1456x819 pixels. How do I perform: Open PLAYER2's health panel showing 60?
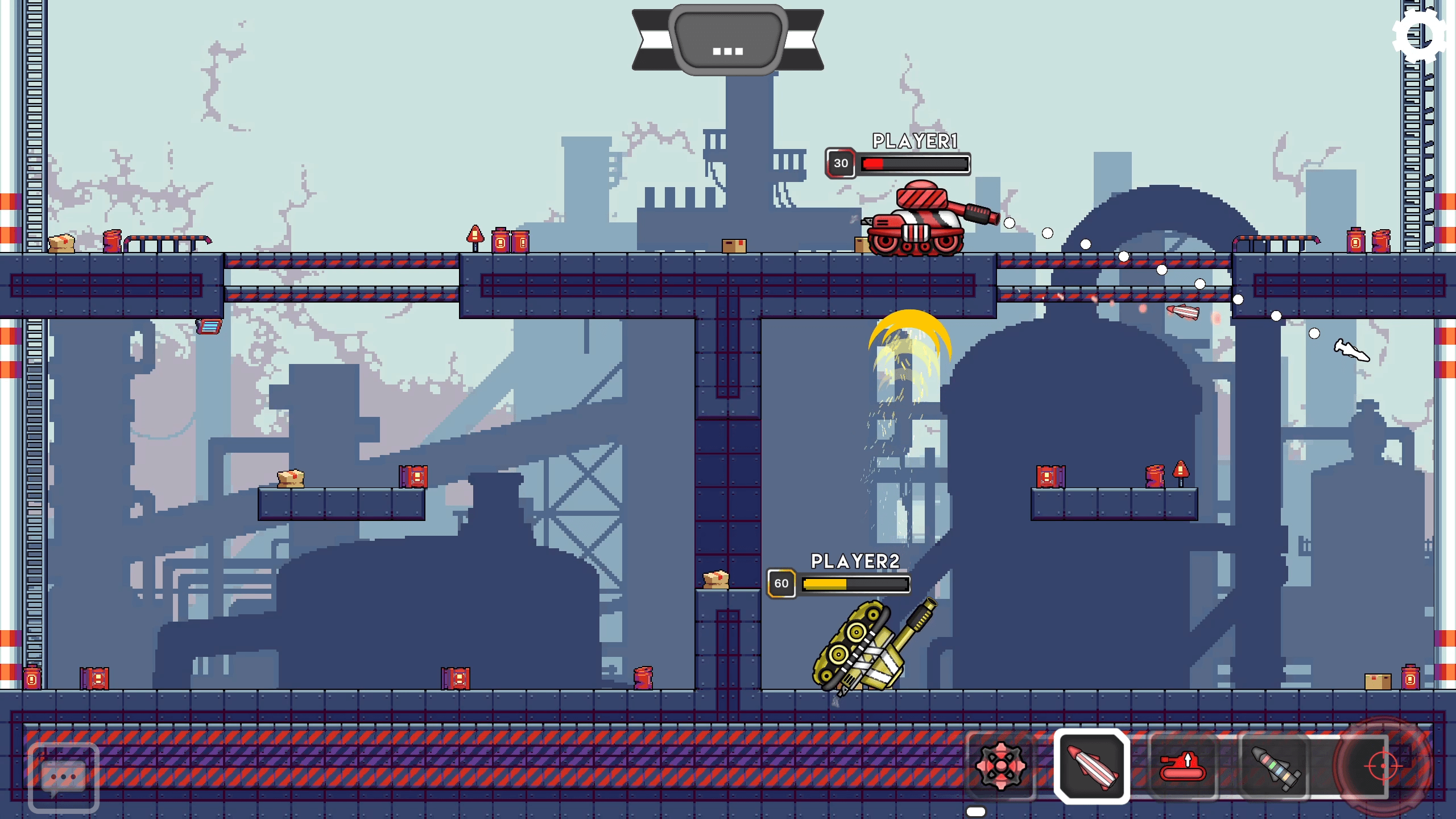coord(781,582)
